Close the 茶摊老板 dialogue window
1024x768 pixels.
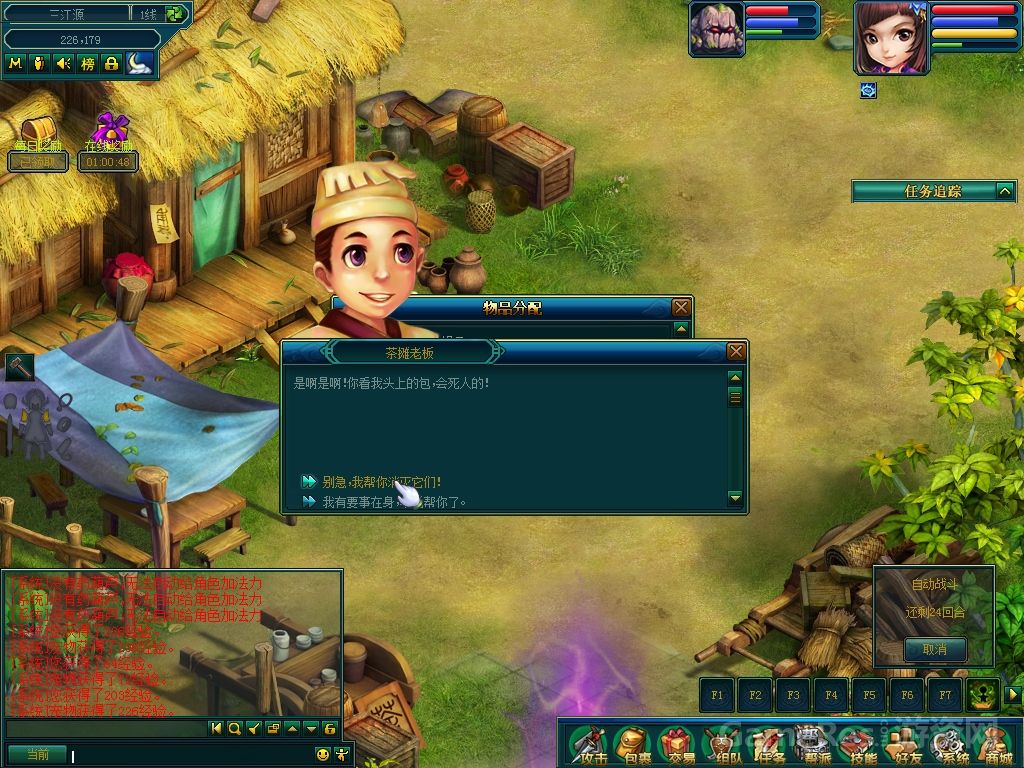[736, 351]
